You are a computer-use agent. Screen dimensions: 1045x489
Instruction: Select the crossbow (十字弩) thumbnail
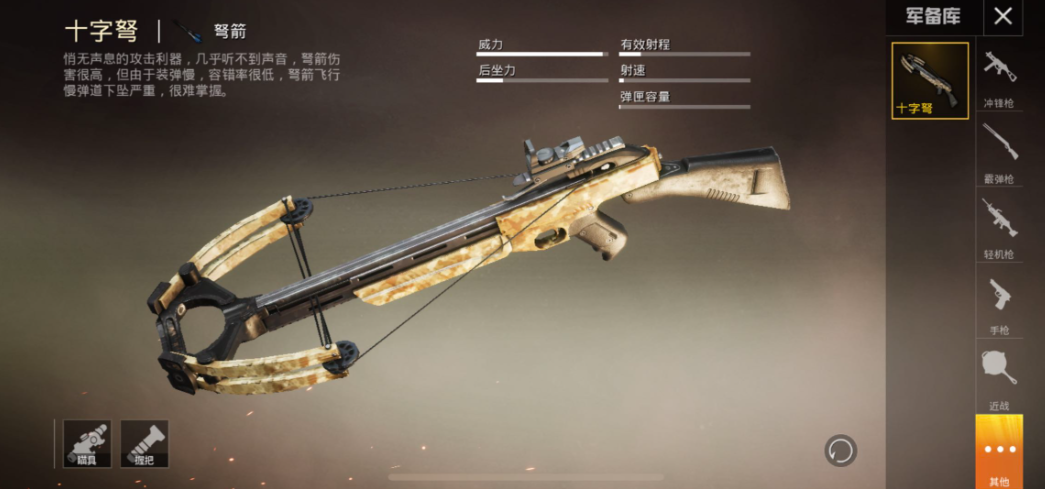pyautogui.click(x=930, y=81)
